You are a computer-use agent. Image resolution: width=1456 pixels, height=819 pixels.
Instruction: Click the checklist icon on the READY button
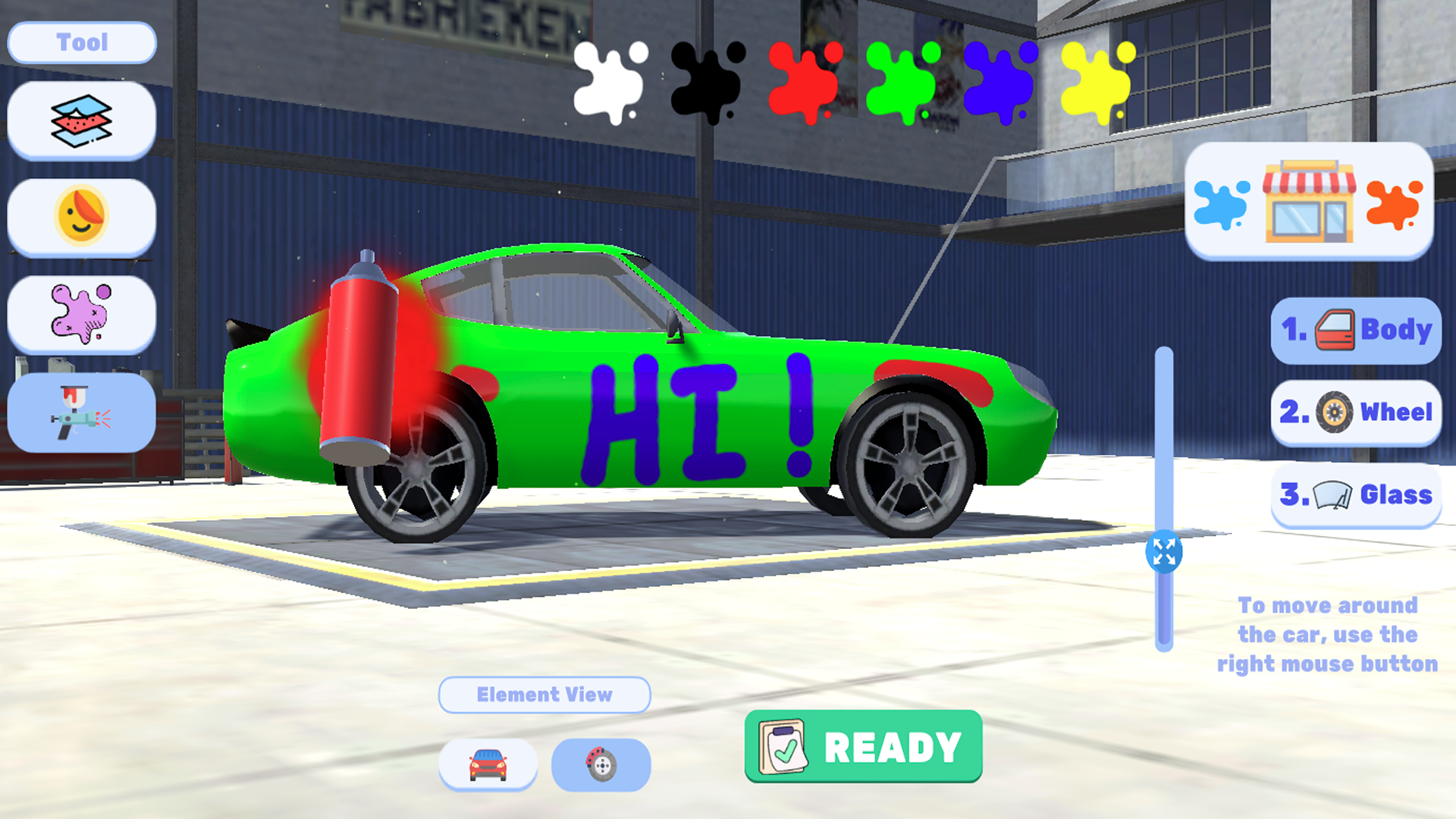pos(783,747)
